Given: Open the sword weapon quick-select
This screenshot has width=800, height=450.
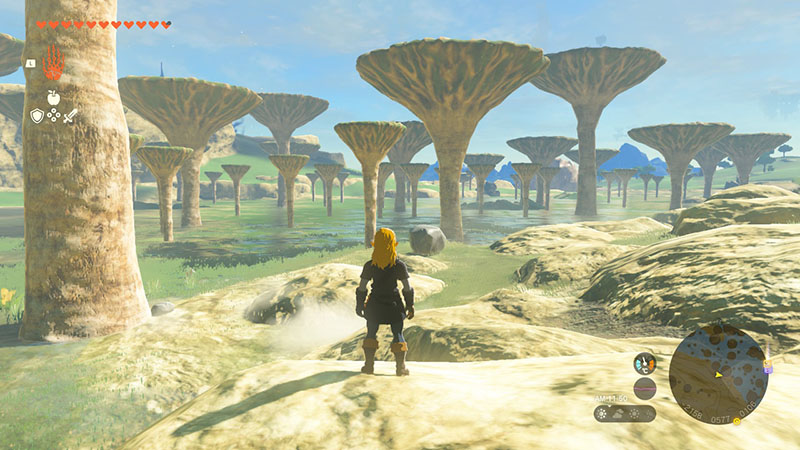Looking at the screenshot, I should tap(70, 116).
